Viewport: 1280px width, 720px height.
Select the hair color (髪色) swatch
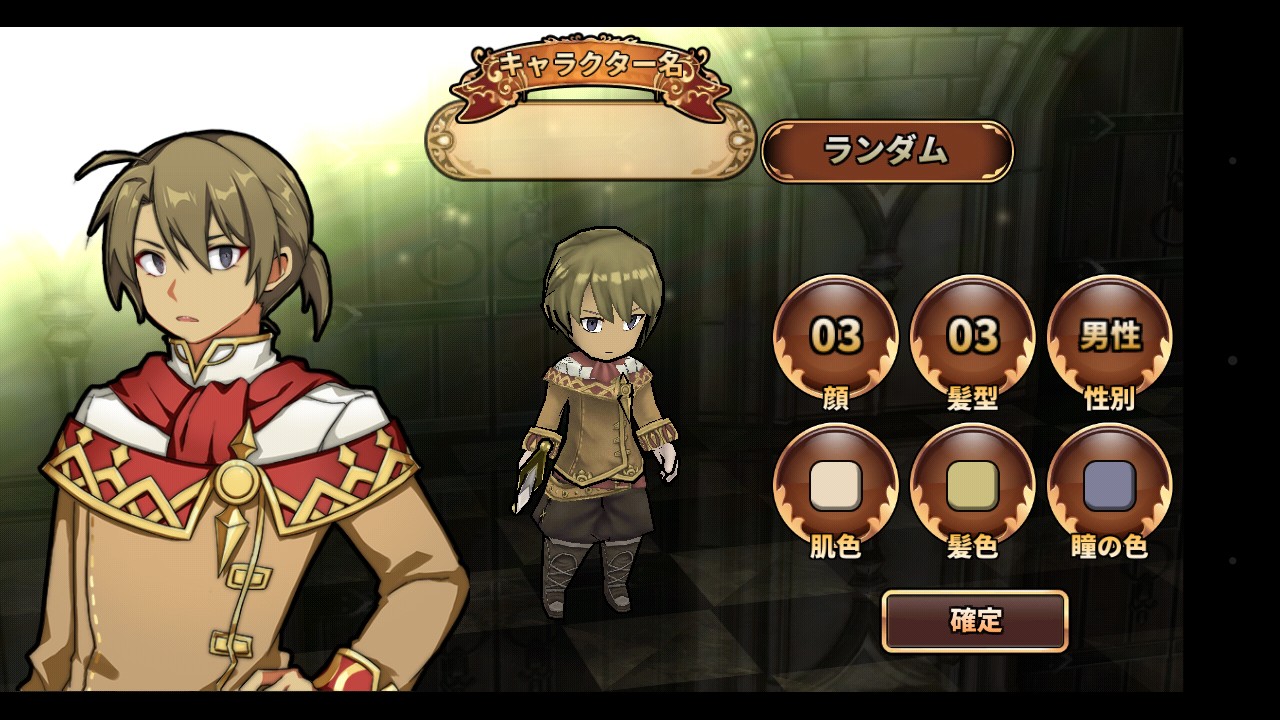pyautogui.click(x=972, y=485)
